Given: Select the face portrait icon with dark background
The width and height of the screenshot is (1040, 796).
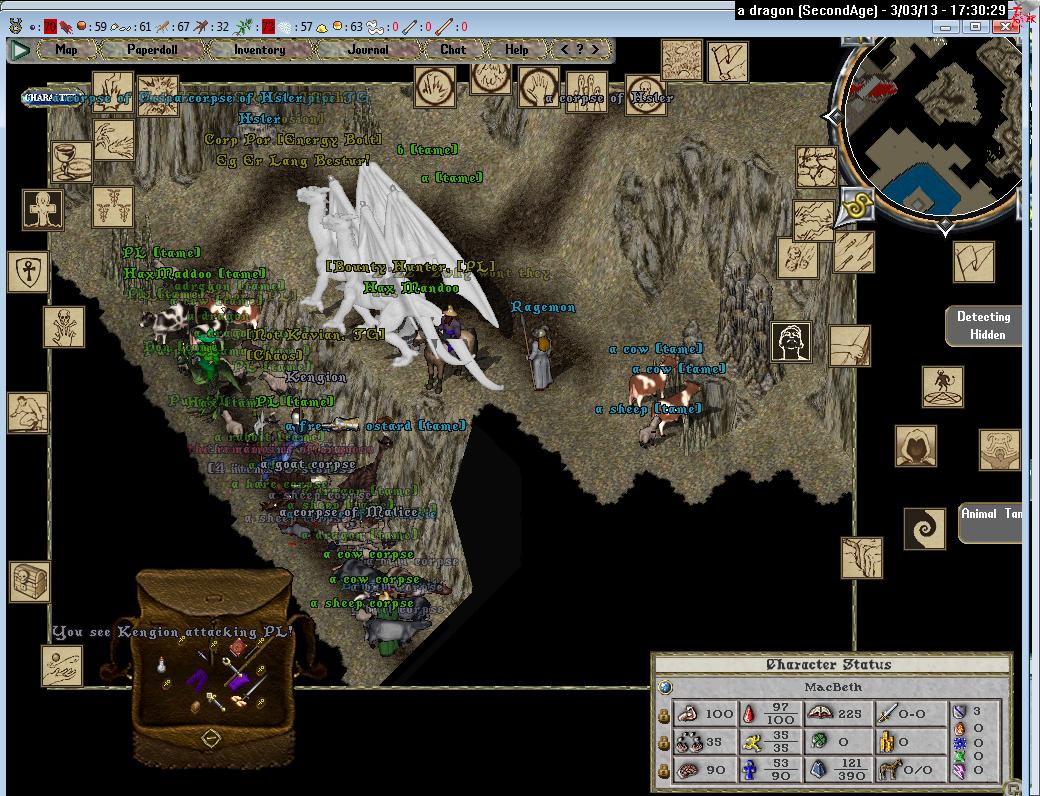Looking at the screenshot, I should [x=791, y=342].
